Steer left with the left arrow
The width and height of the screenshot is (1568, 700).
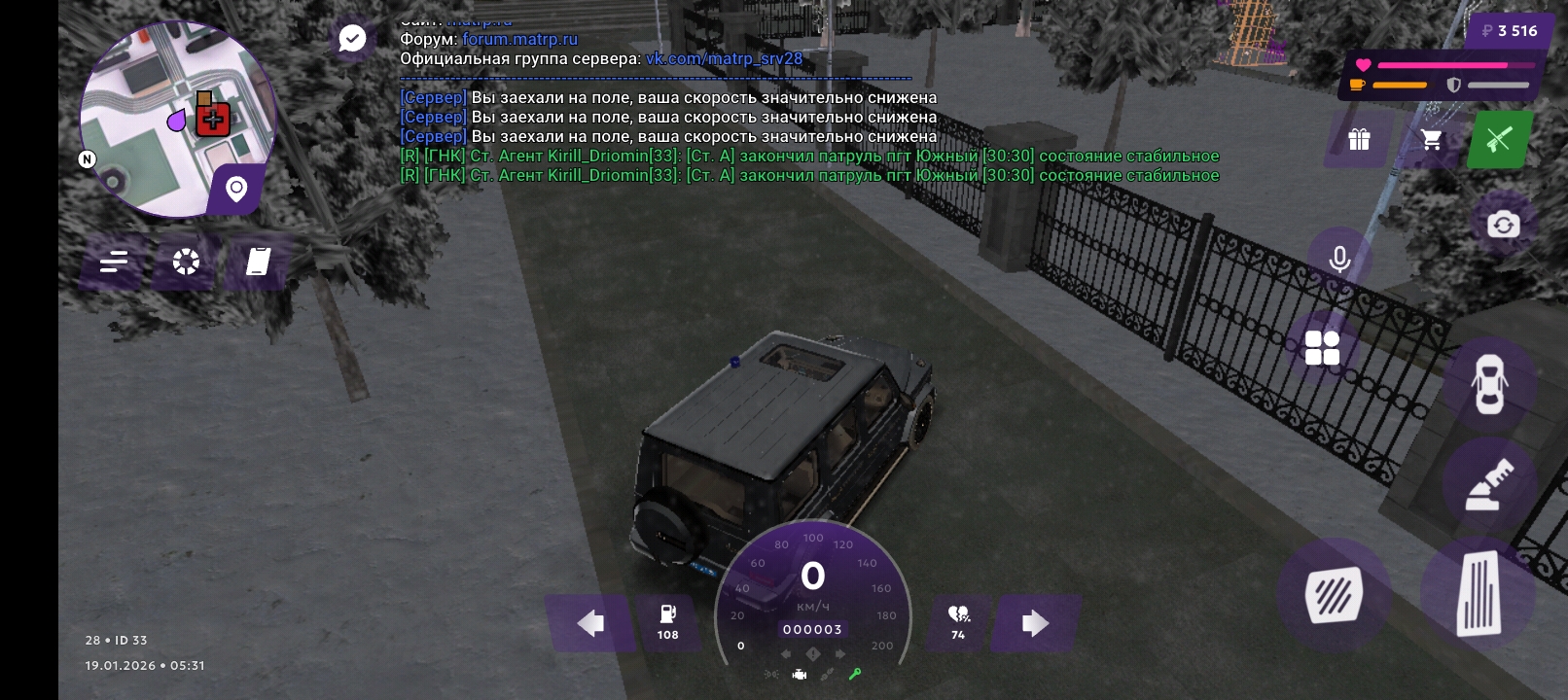[590, 623]
